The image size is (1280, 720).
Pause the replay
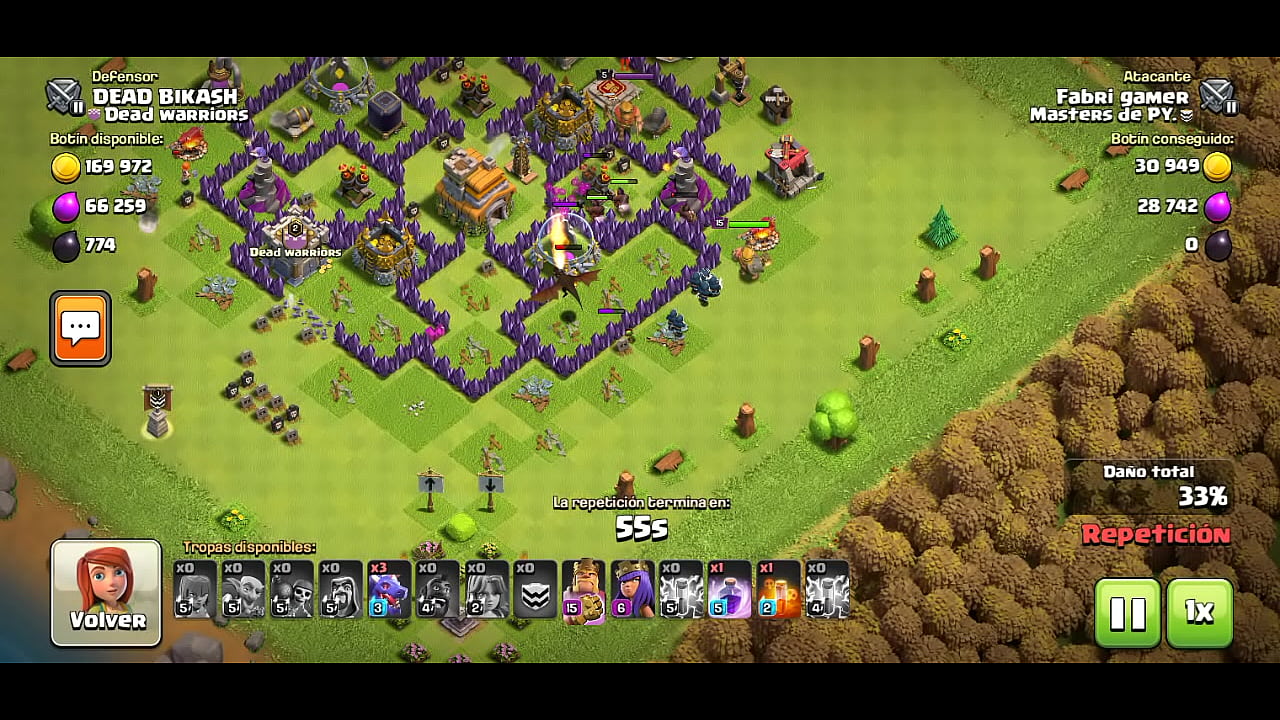(x=1127, y=612)
